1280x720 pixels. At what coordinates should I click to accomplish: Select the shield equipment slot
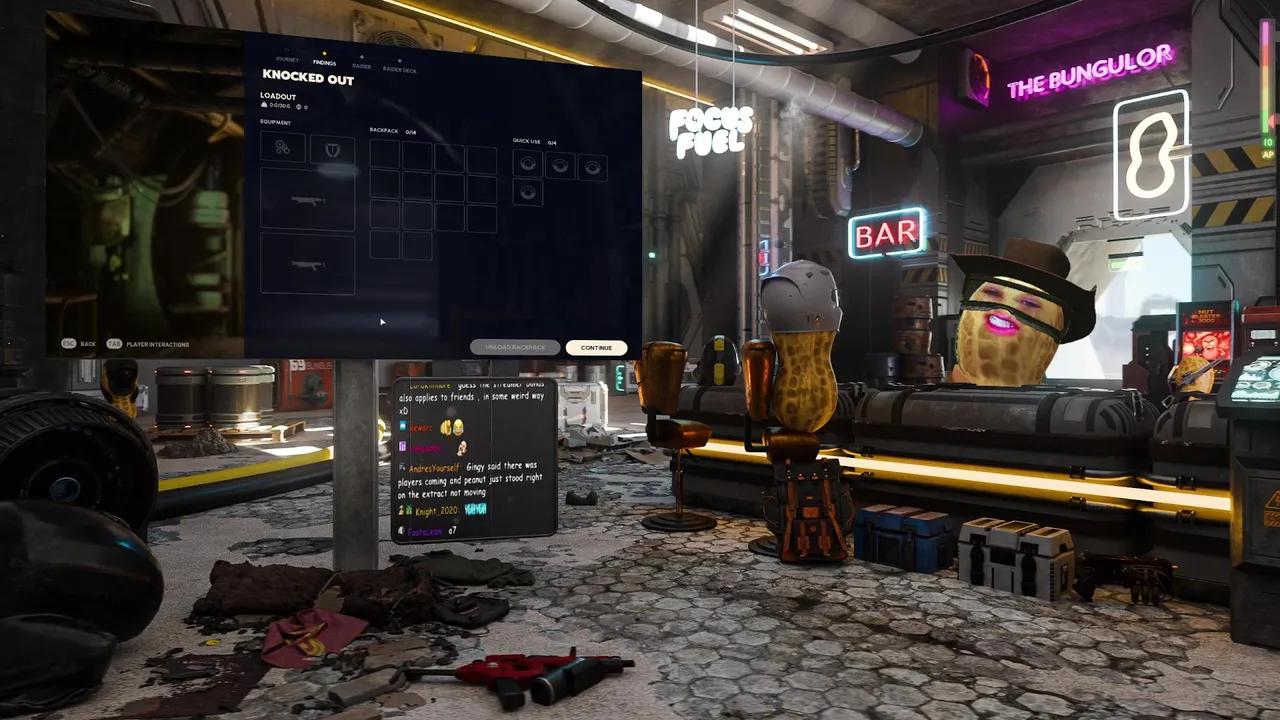click(332, 149)
